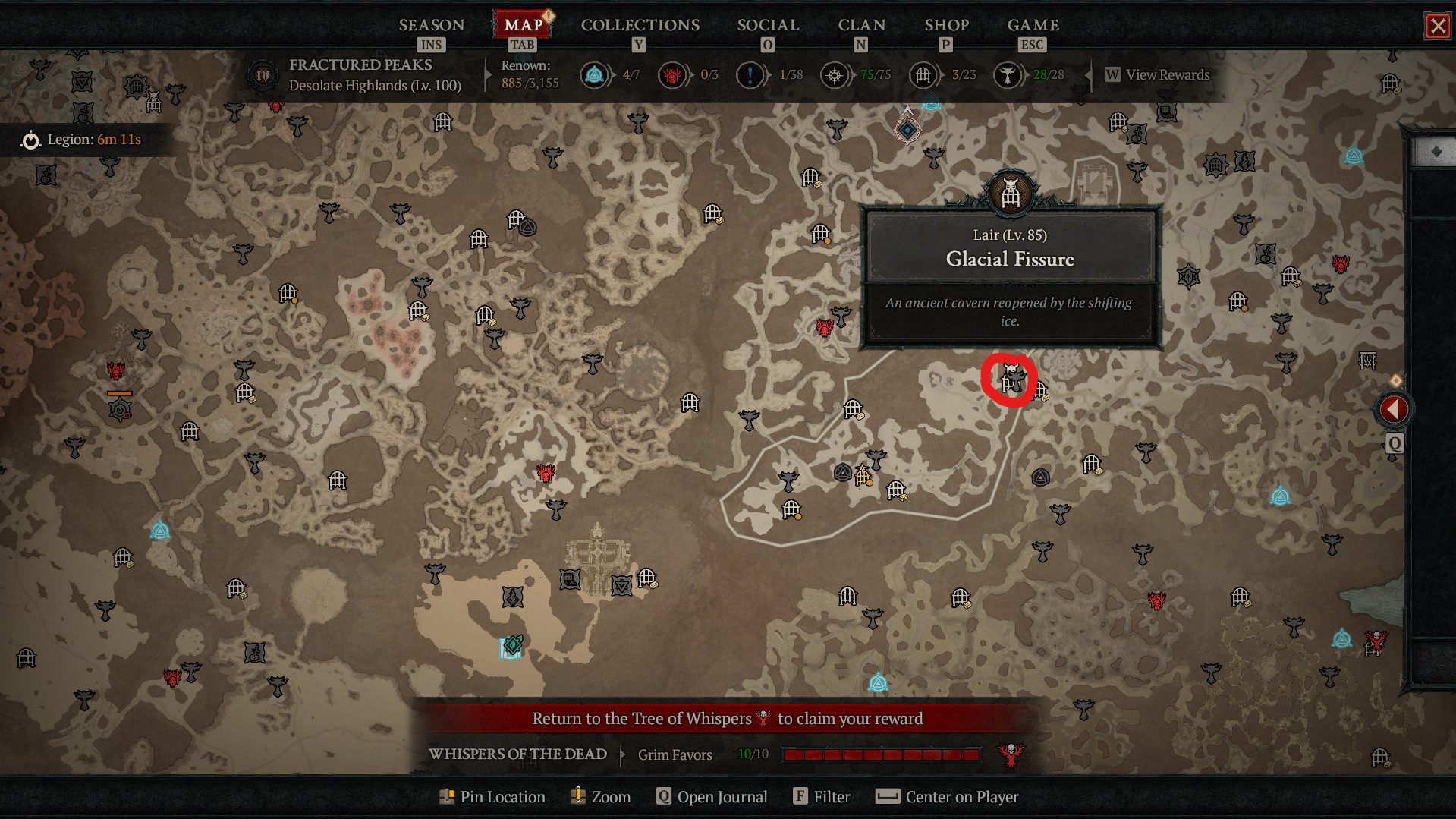
Task: Expand the journal panel with the red arrow
Action: tap(1394, 409)
